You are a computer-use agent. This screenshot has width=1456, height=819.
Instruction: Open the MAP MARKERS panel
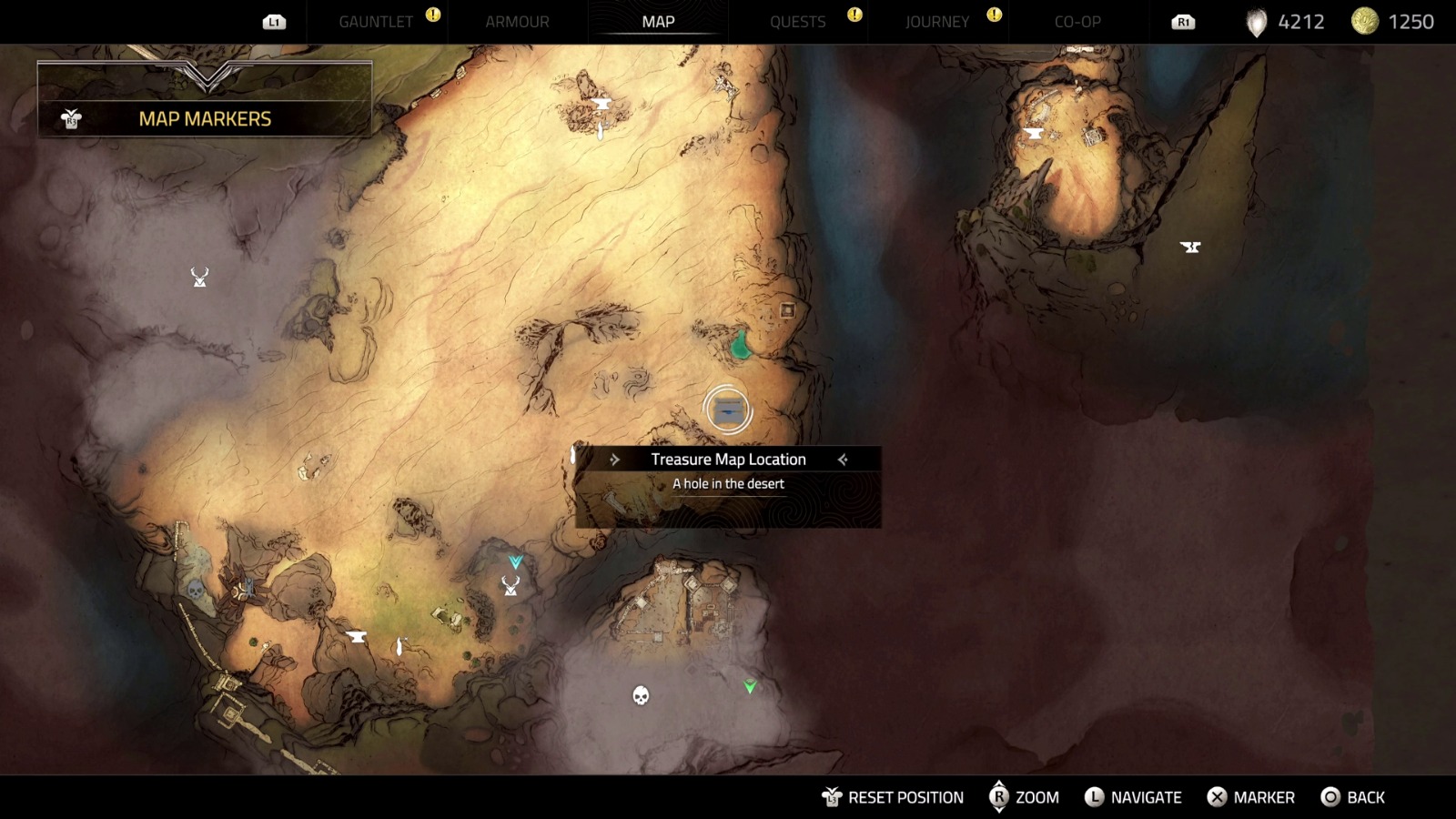click(x=204, y=118)
